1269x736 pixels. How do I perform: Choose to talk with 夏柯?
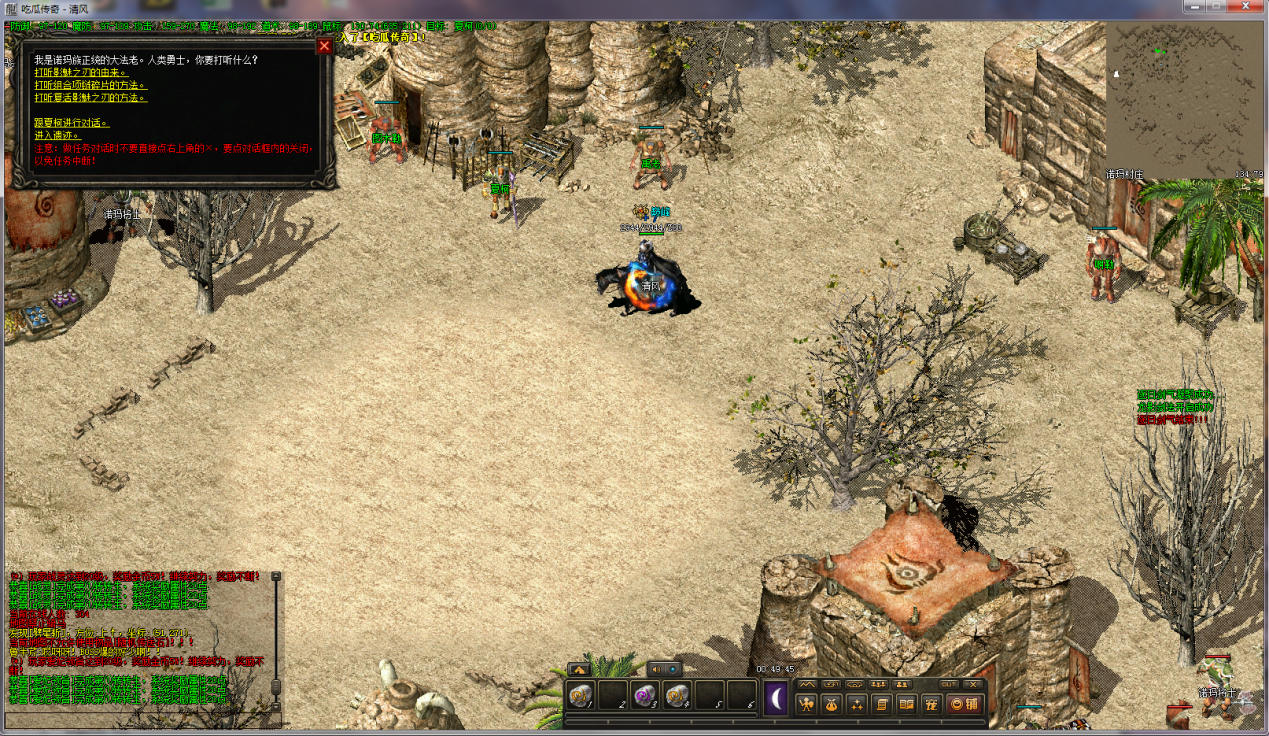(71, 123)
